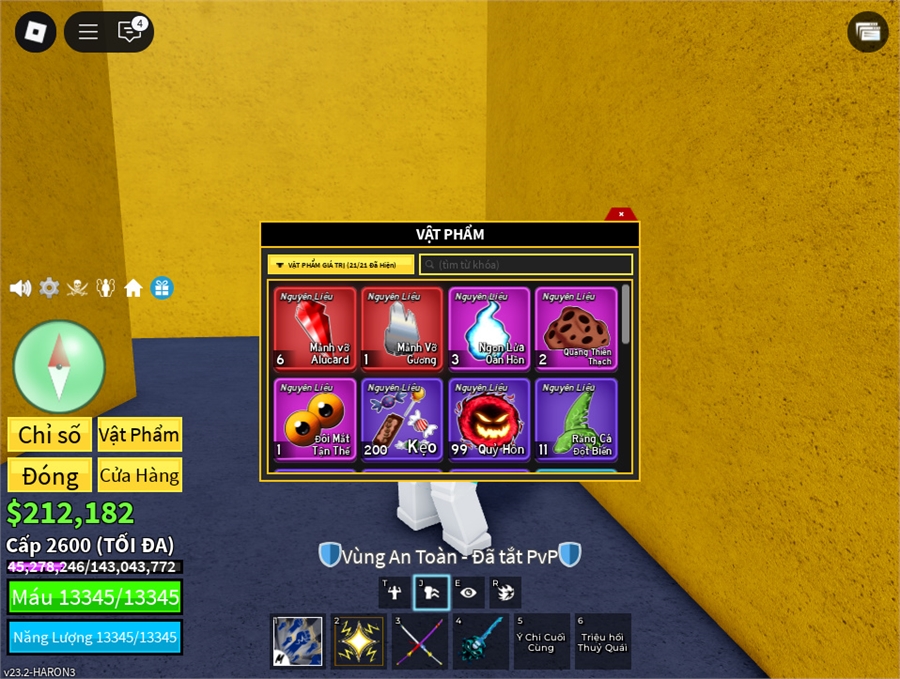Select the Đôi Mắt Tận Thế item
900x679 pixels.
pyautogui.click(x=315, y=419)
